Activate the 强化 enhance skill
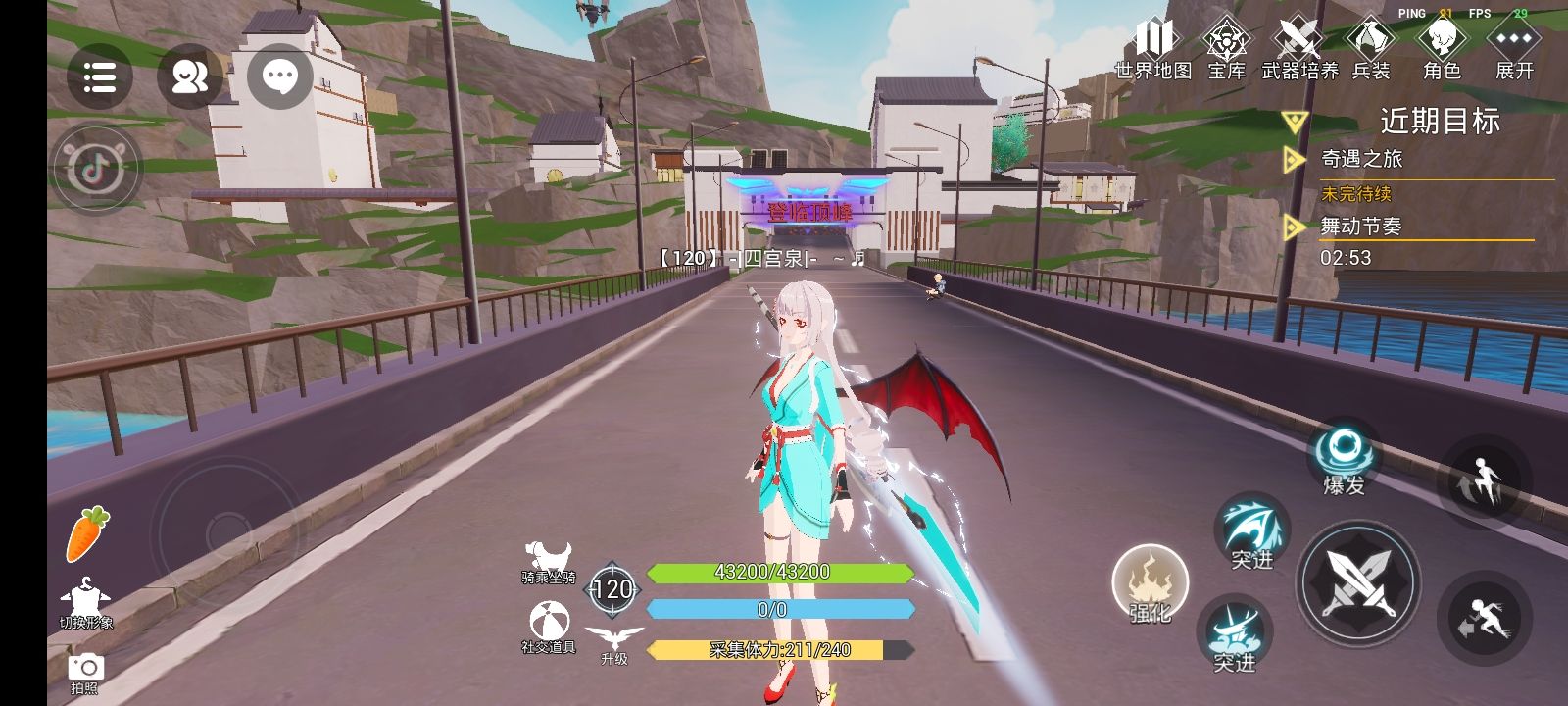 [x=1151, y=584]
